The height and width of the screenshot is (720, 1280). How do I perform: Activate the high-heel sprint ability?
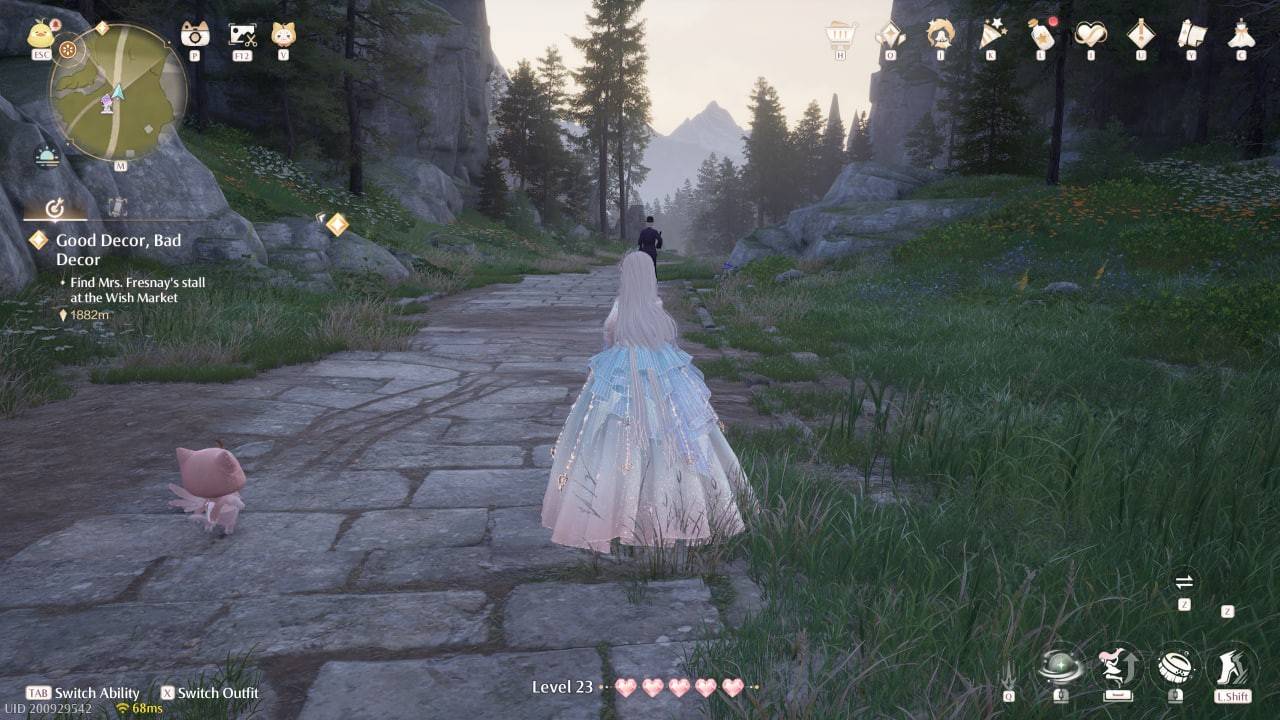[x=1232, y=665]
